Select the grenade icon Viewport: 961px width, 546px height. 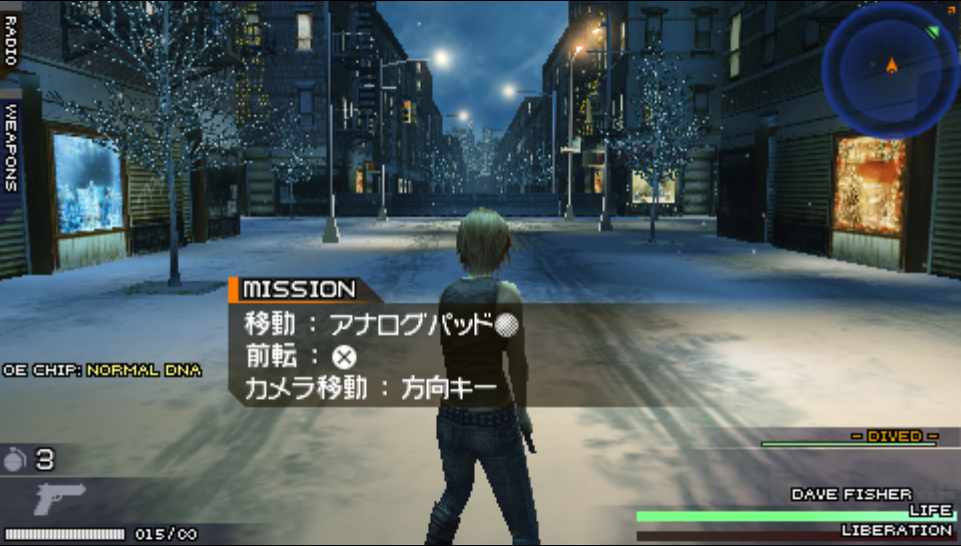pos(16,460)
